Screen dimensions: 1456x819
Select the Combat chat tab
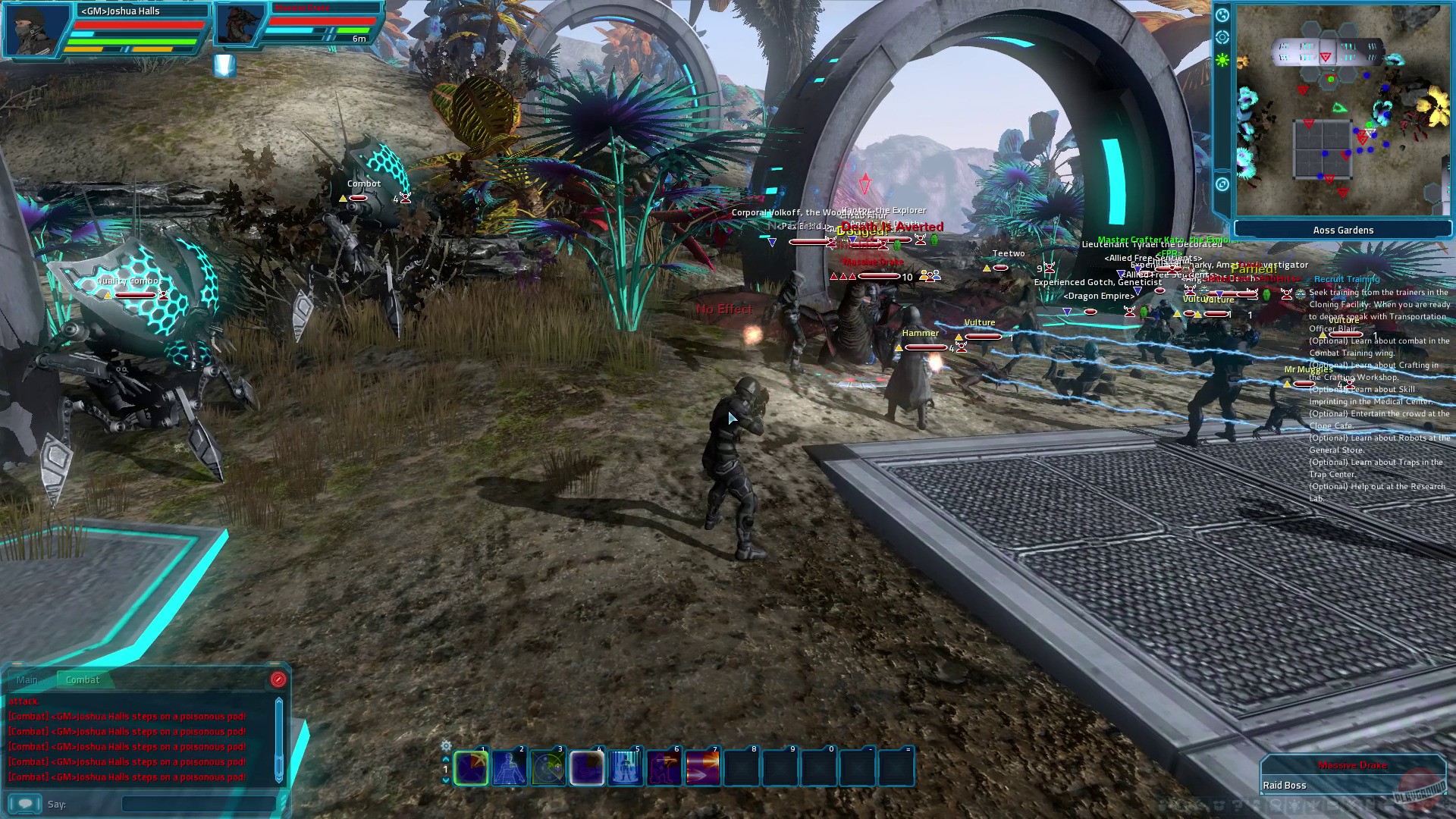point(83,680)
